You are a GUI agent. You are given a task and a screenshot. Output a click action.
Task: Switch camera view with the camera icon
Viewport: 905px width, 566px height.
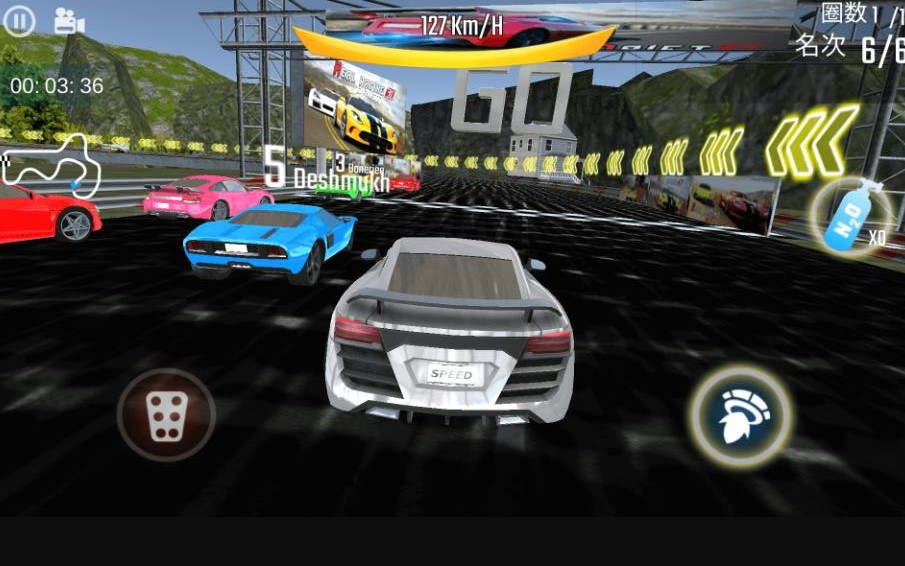pos(68,21)
